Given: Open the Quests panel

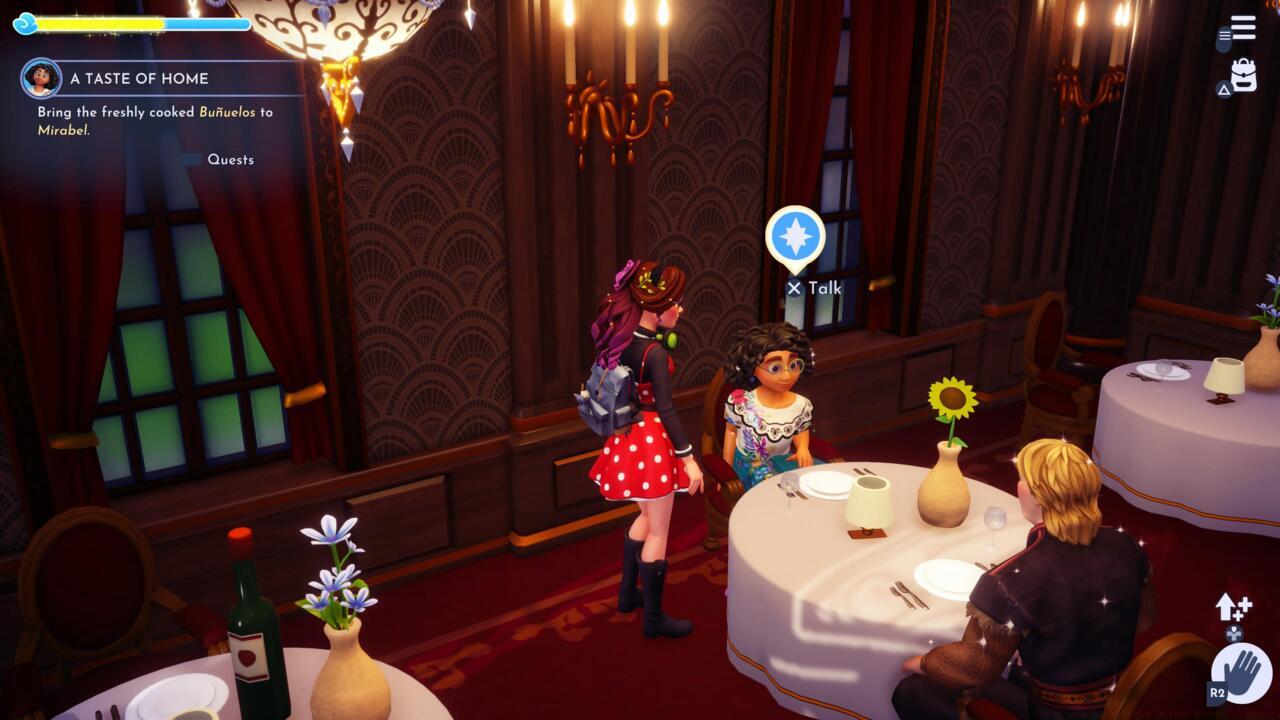Looking at the screenshot, I should coord(230,159).
